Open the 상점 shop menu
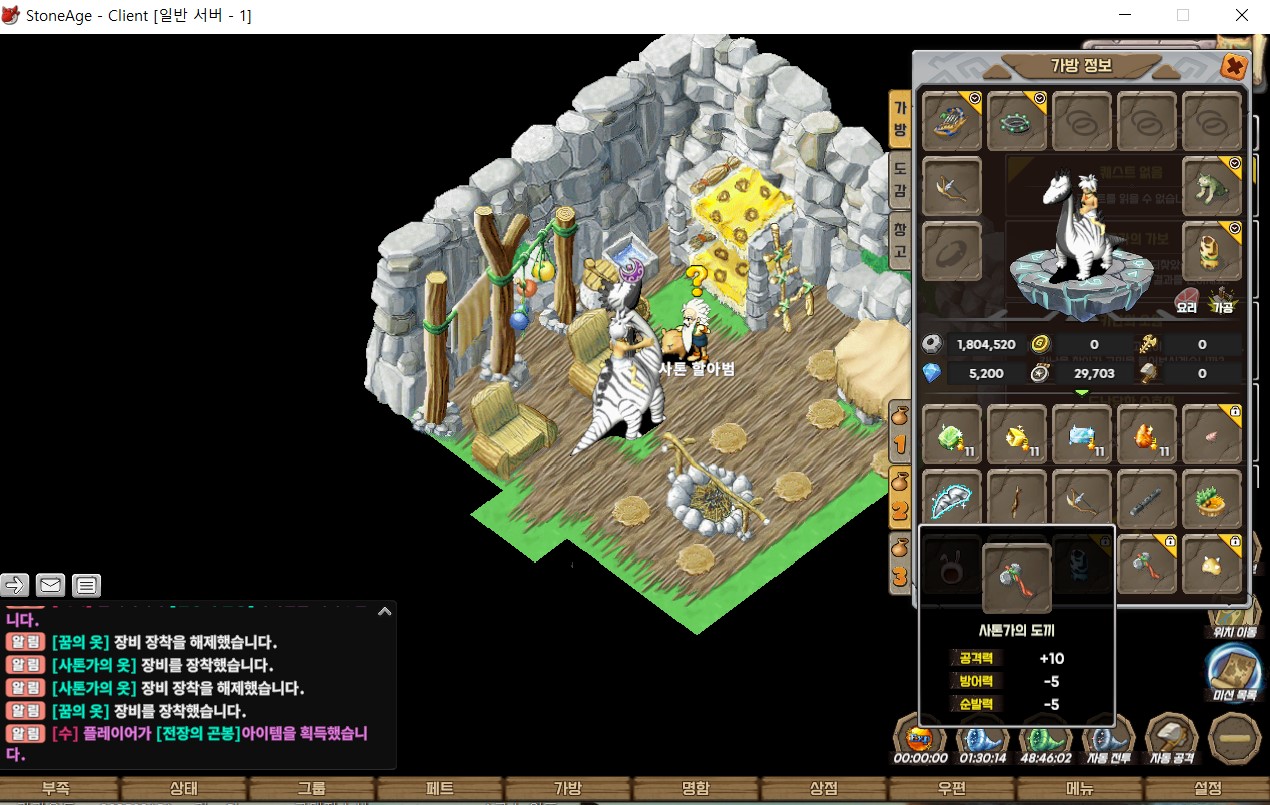This screenshot has width=1270, height=805. (x=823, y=788)
